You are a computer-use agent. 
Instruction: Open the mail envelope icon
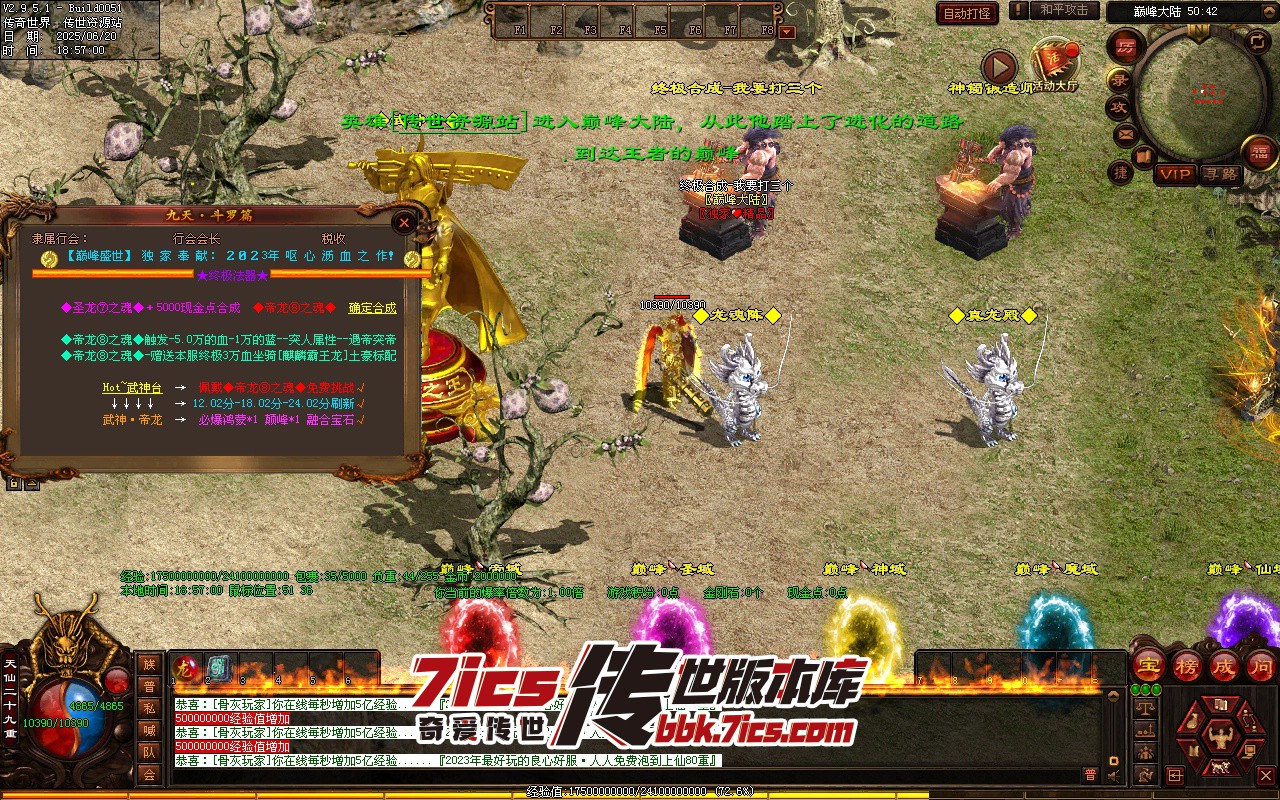tap(1125, 133)
